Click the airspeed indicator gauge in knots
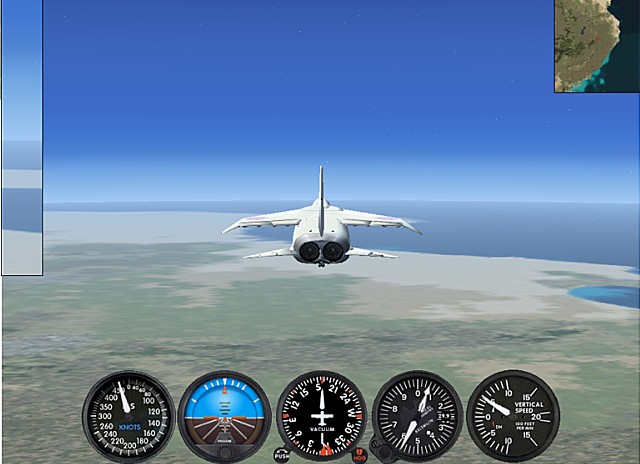 point(128,416)
